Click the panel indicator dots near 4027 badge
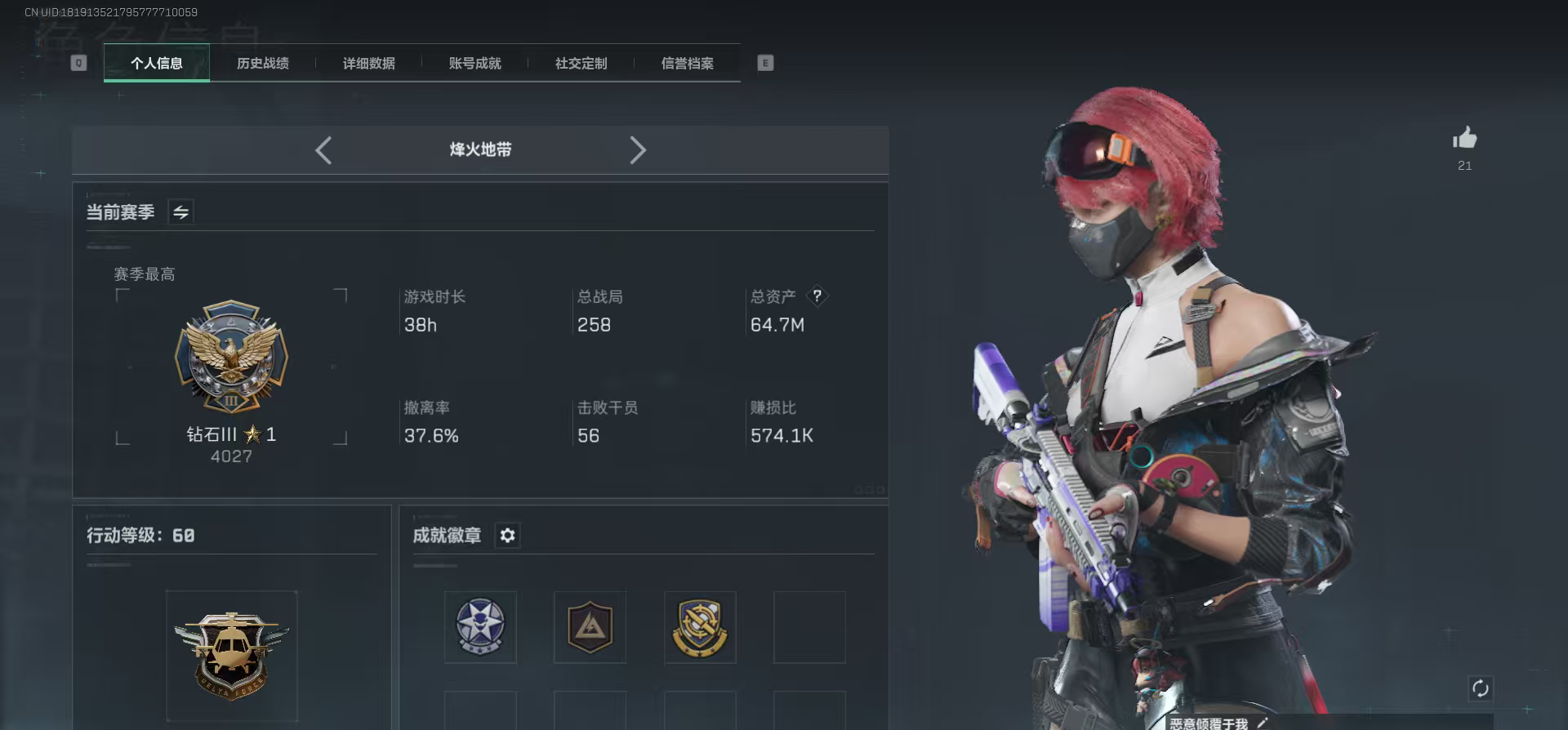Screen dimensions: 1568x730 coord(866,489)
